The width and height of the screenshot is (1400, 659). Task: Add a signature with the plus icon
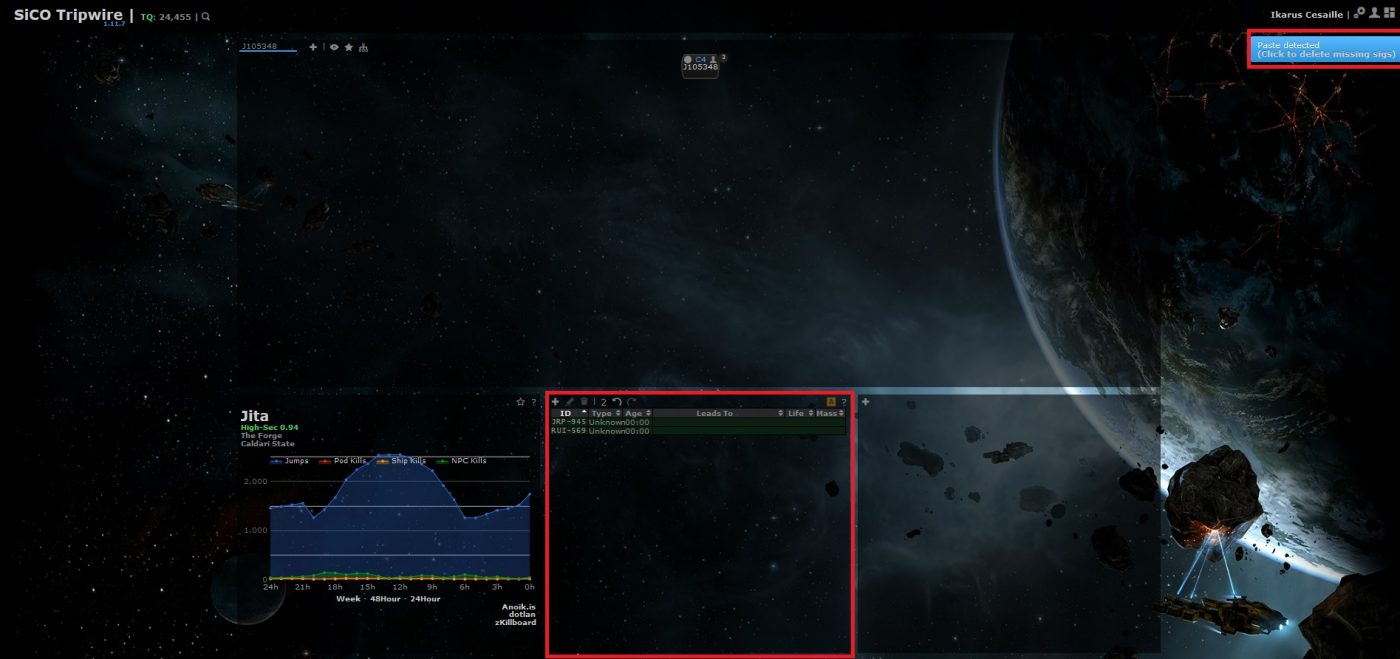pos(555,402)
